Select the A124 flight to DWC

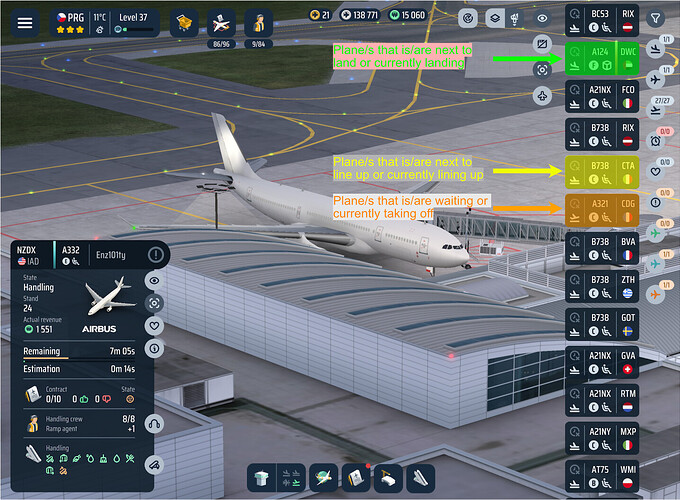[x=602, y=58]
